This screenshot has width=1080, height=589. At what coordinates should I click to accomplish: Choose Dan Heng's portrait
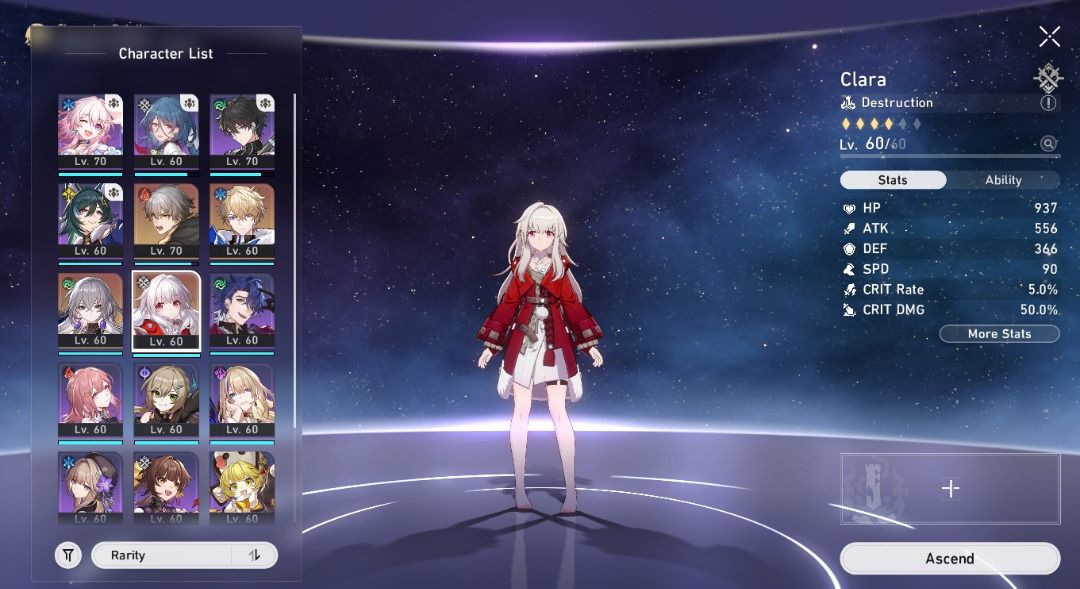pos(242,130)
